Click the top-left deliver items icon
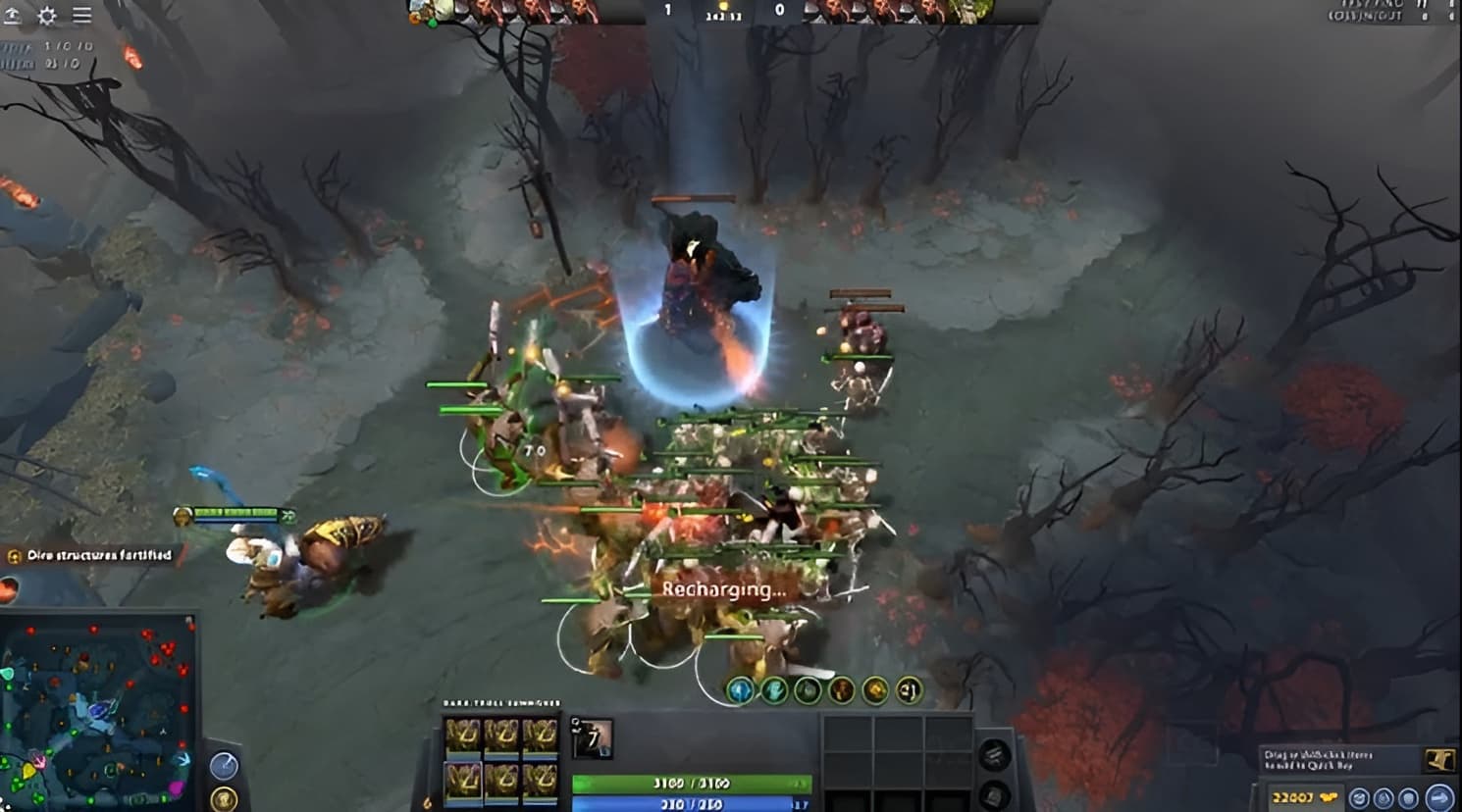The height and width of the screenshot is (812, 1462). [x=13, y=14]
